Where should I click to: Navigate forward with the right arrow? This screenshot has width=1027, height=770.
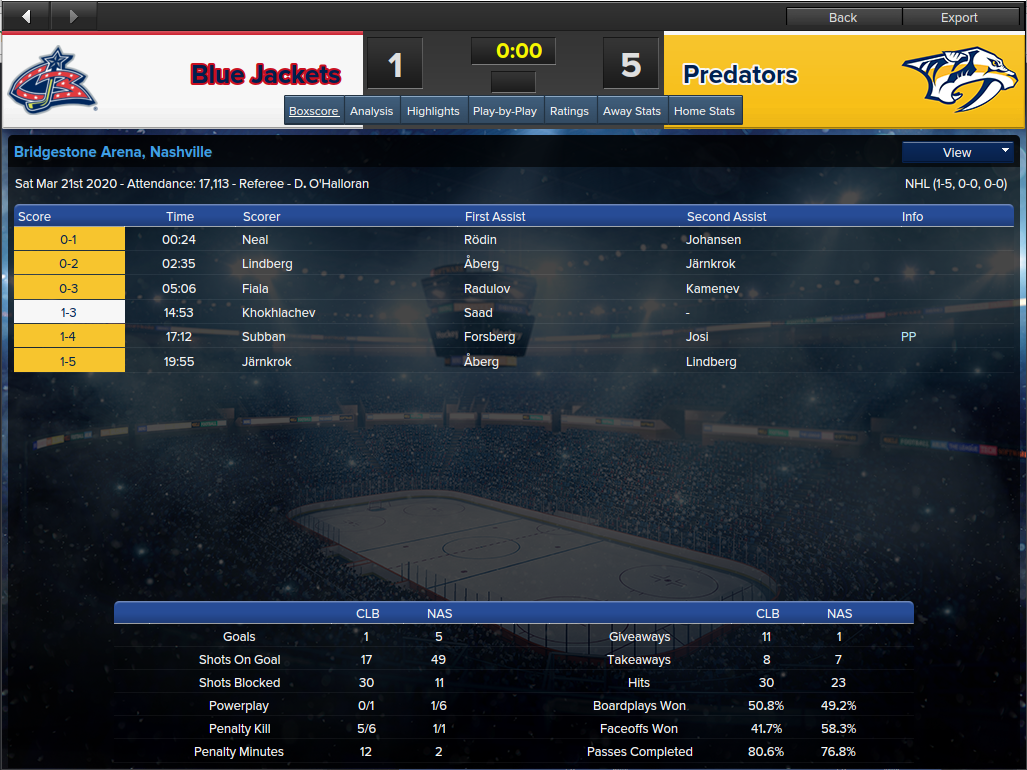click(73, 16)
